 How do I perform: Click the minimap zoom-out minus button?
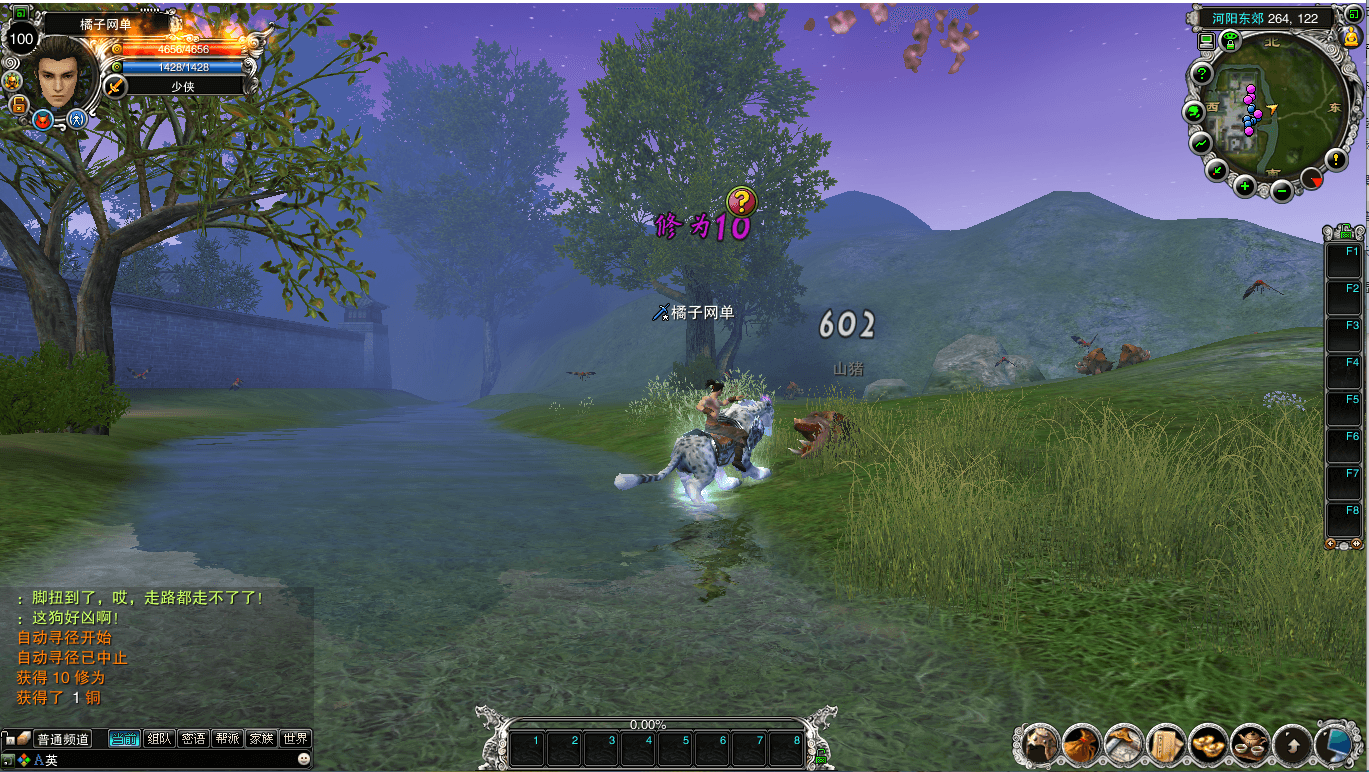[x=1282, y=190]
